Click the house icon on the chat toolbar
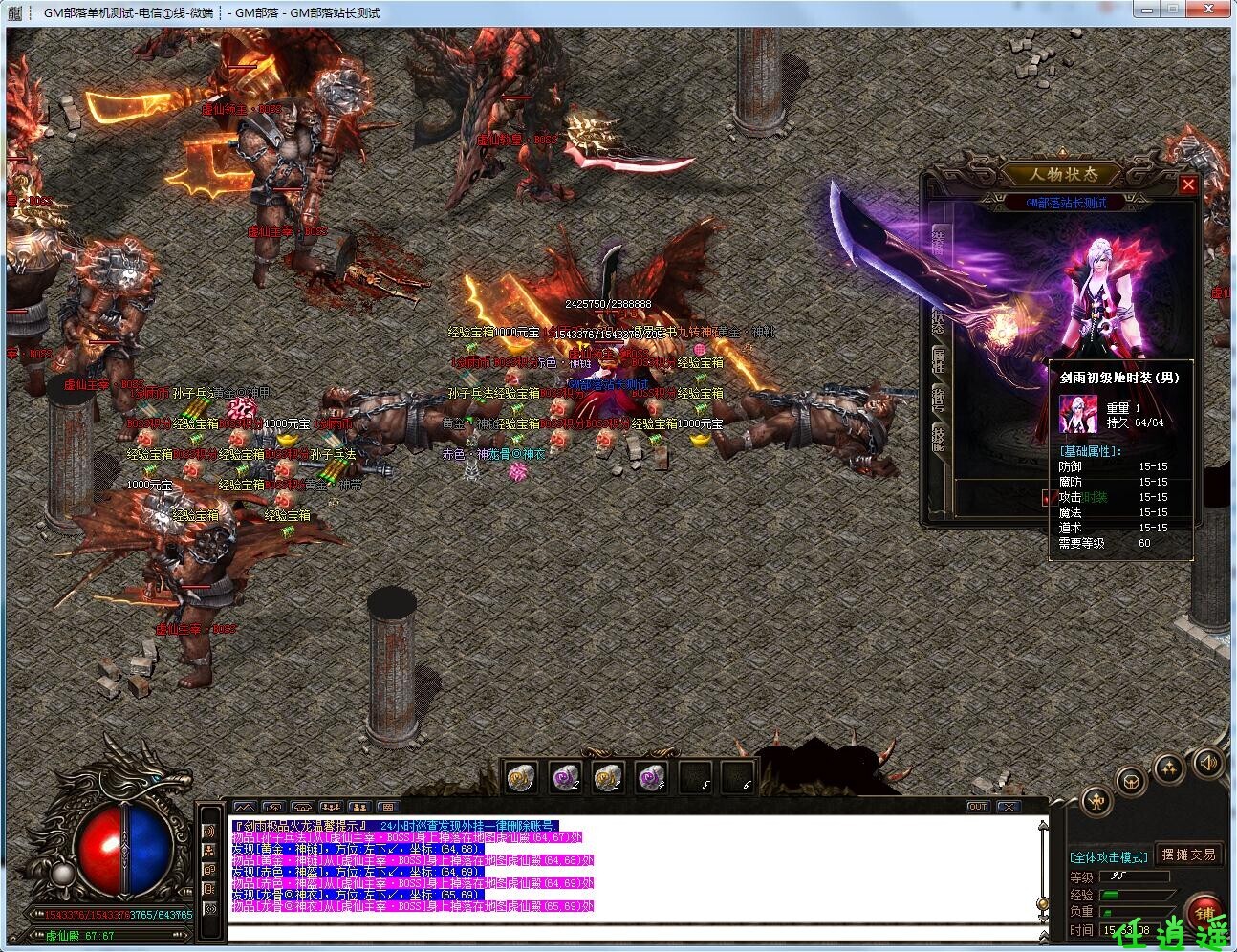 click(301, 808)
